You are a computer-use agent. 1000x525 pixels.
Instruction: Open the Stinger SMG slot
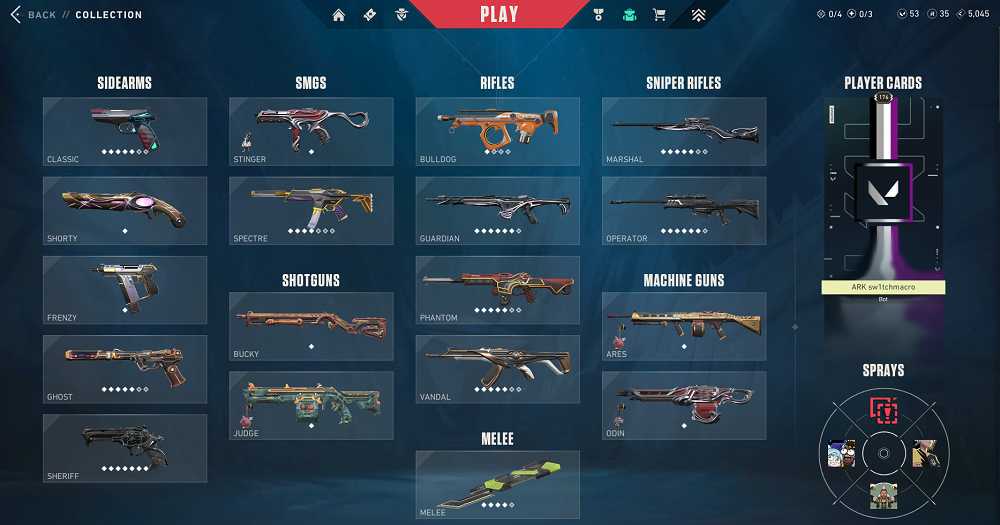311,131
